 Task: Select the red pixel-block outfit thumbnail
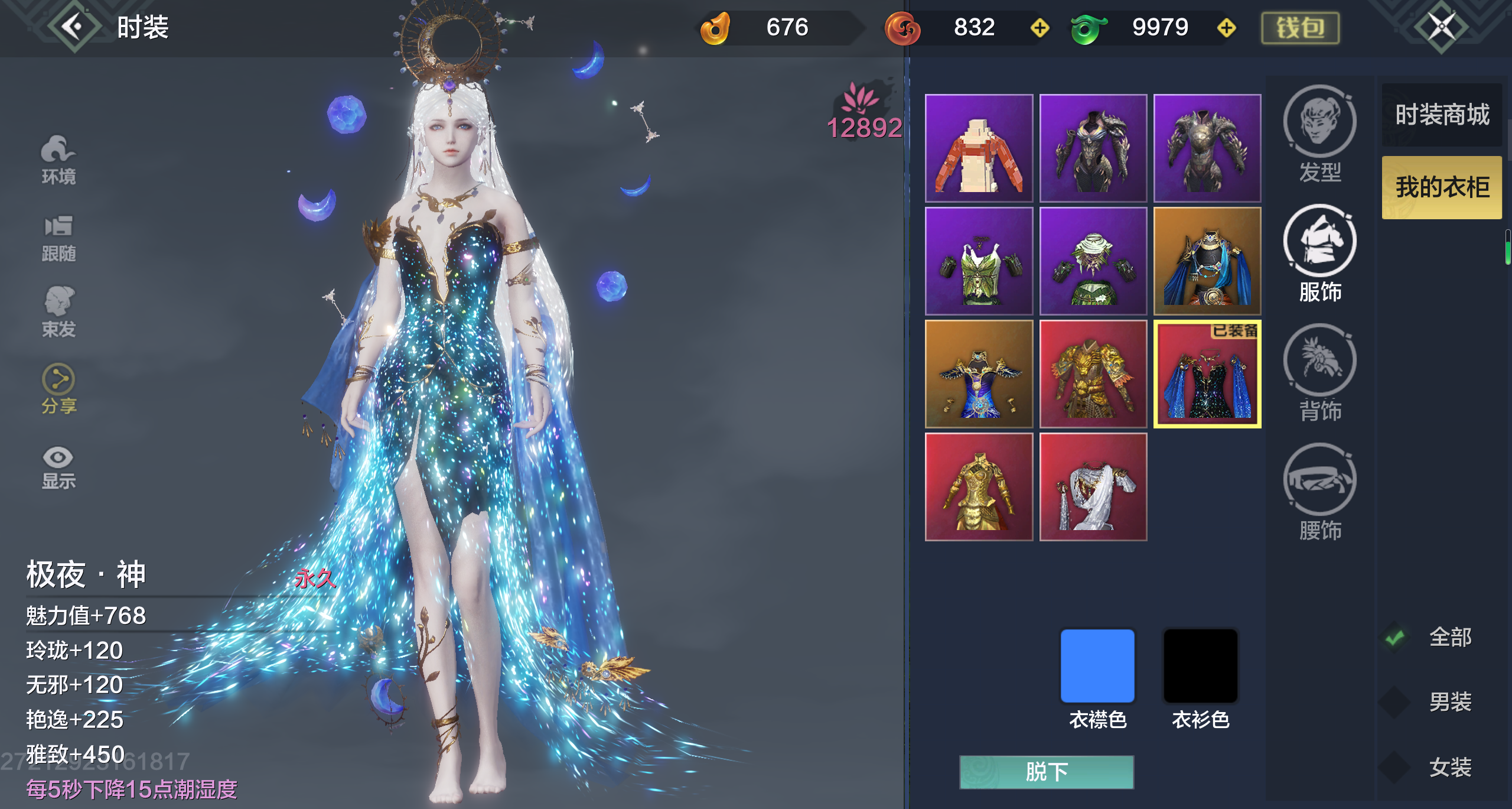click(x=979, y=148)
